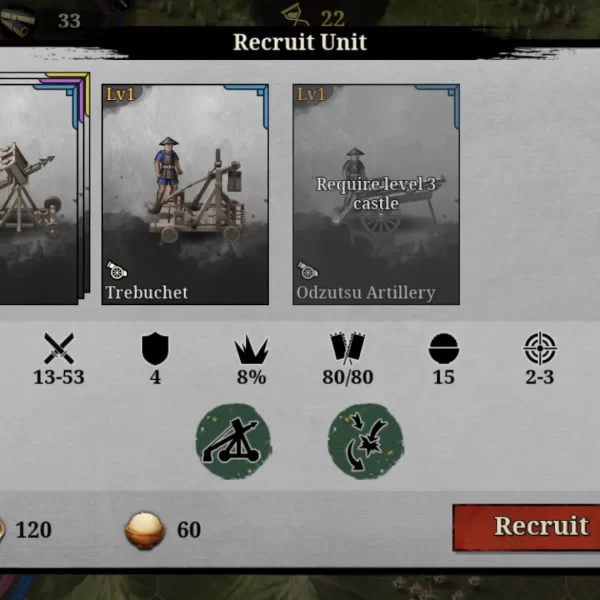Select the Trebuchet unit card

(x=185, y=194)
